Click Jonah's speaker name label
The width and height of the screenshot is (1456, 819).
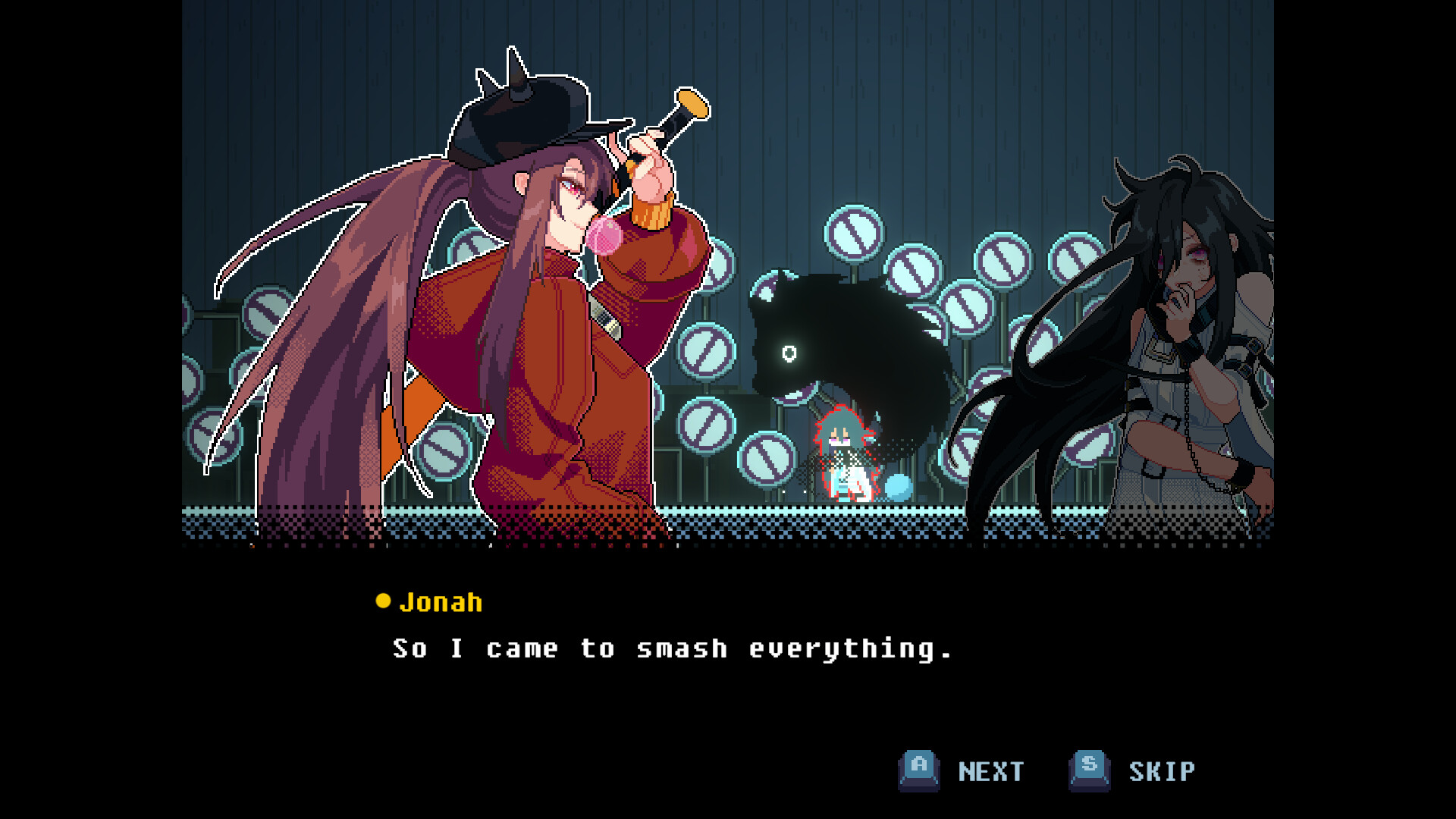[x=440, y=601]
